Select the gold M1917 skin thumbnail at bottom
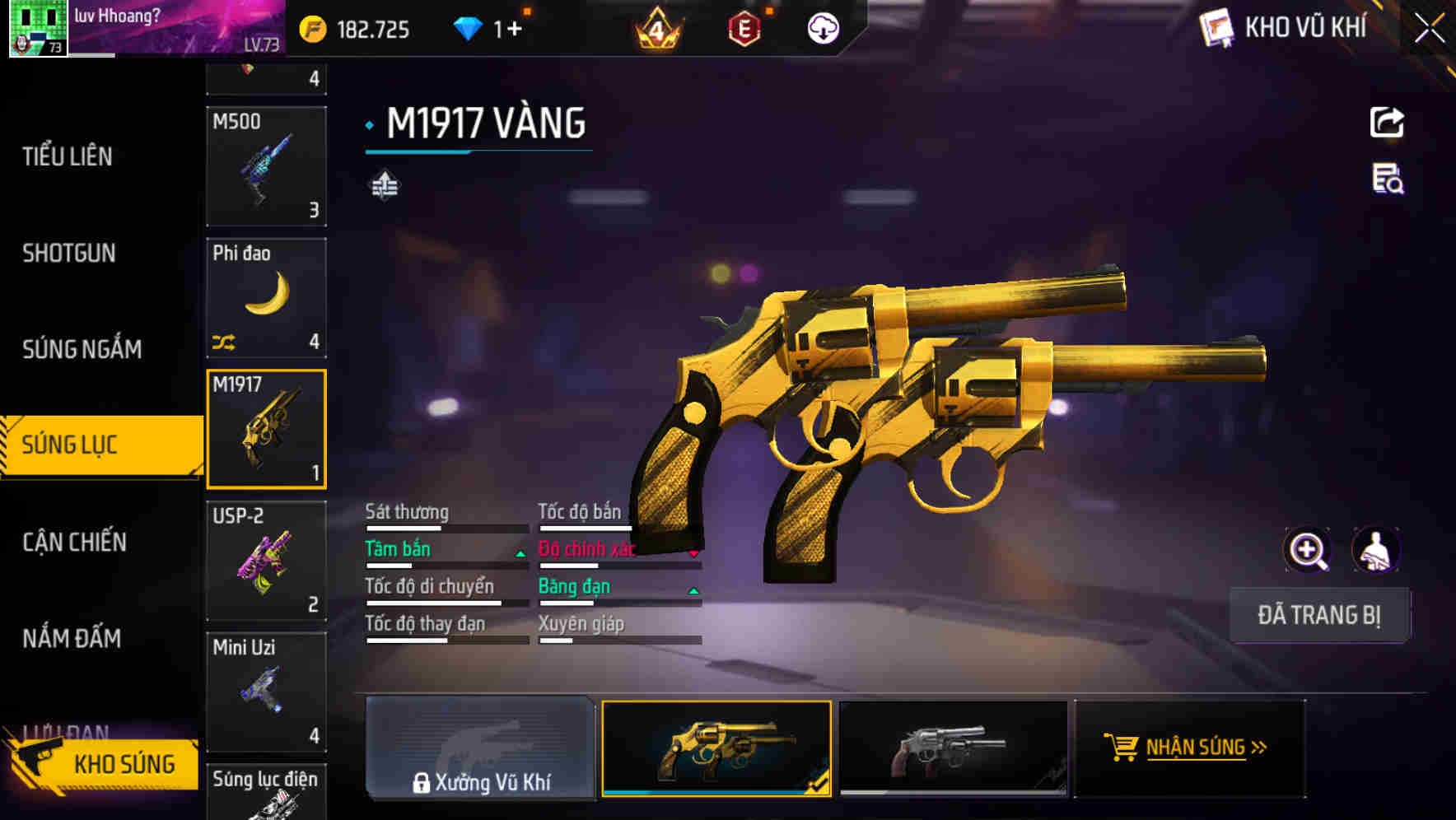 716,749
